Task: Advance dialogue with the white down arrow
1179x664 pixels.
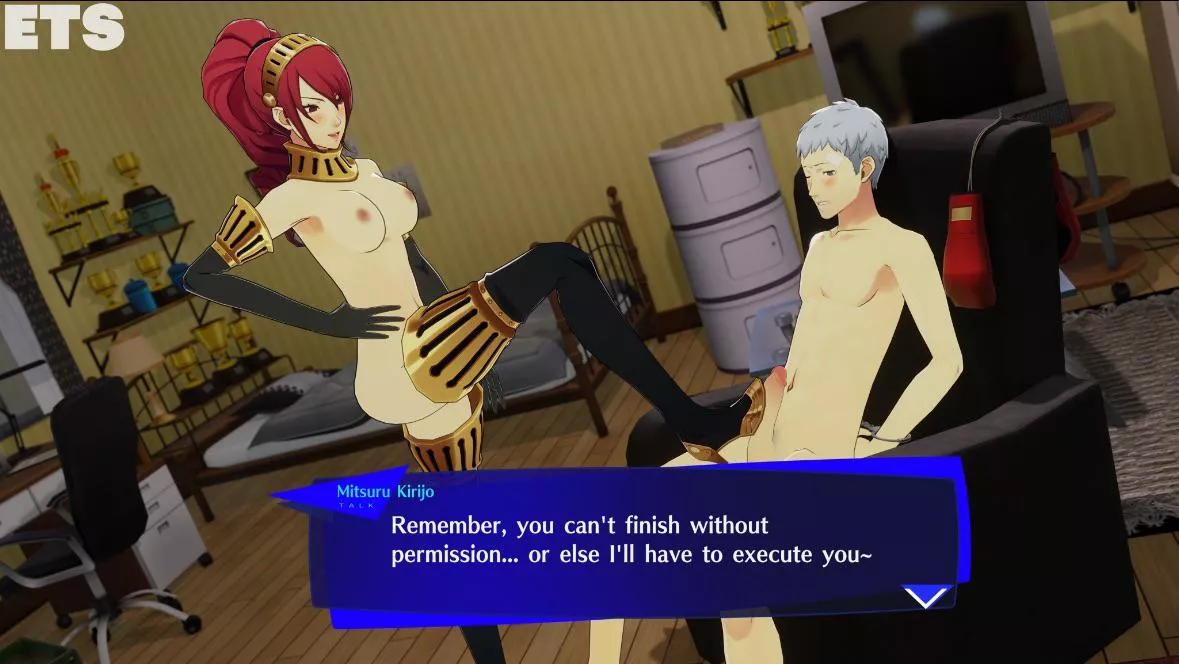Action: (x=926, y=596)
